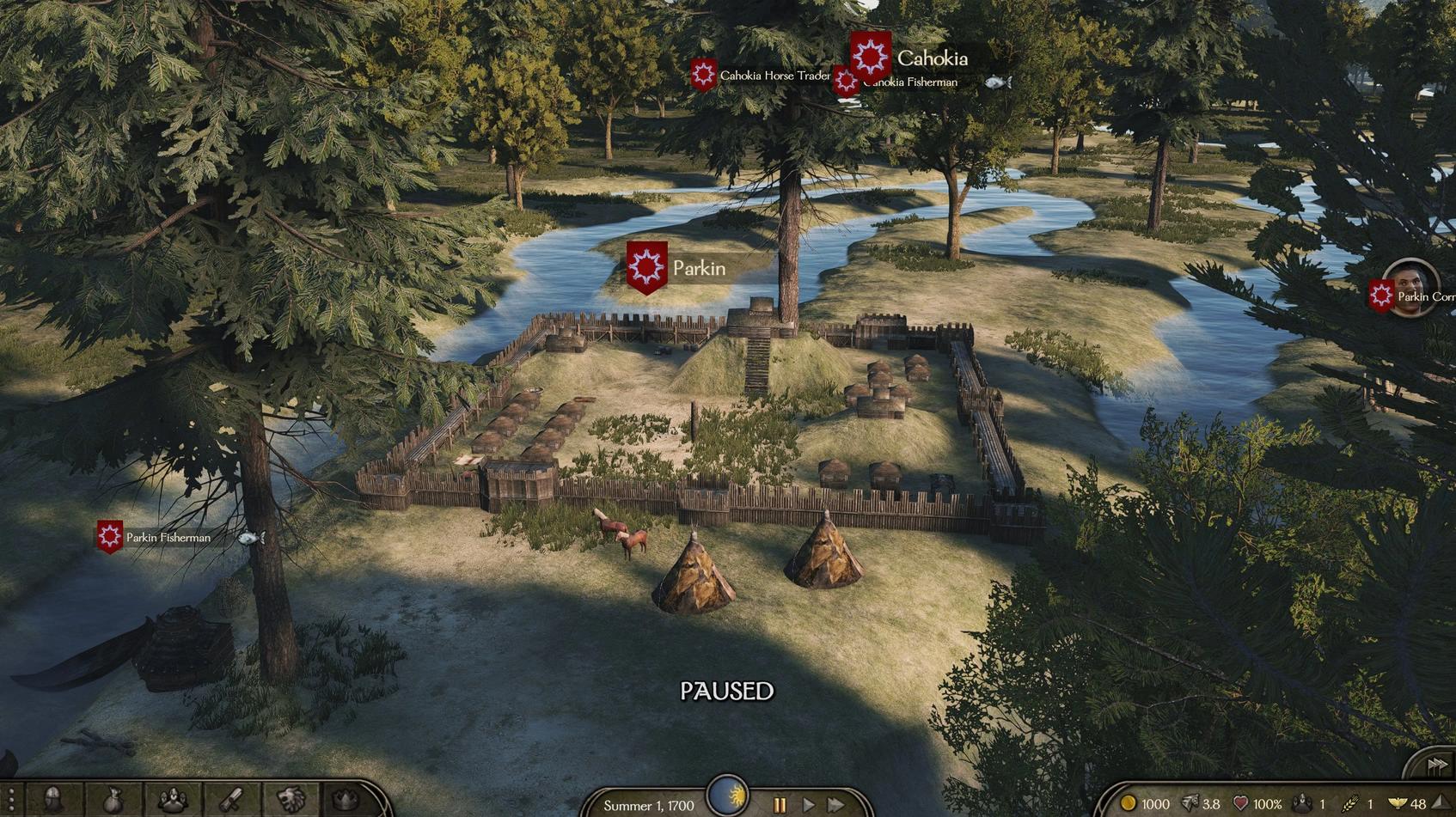Open the three-dot escape menu
The width and height of the screenshot is (1456, 817).
click(x=11, y=801)
